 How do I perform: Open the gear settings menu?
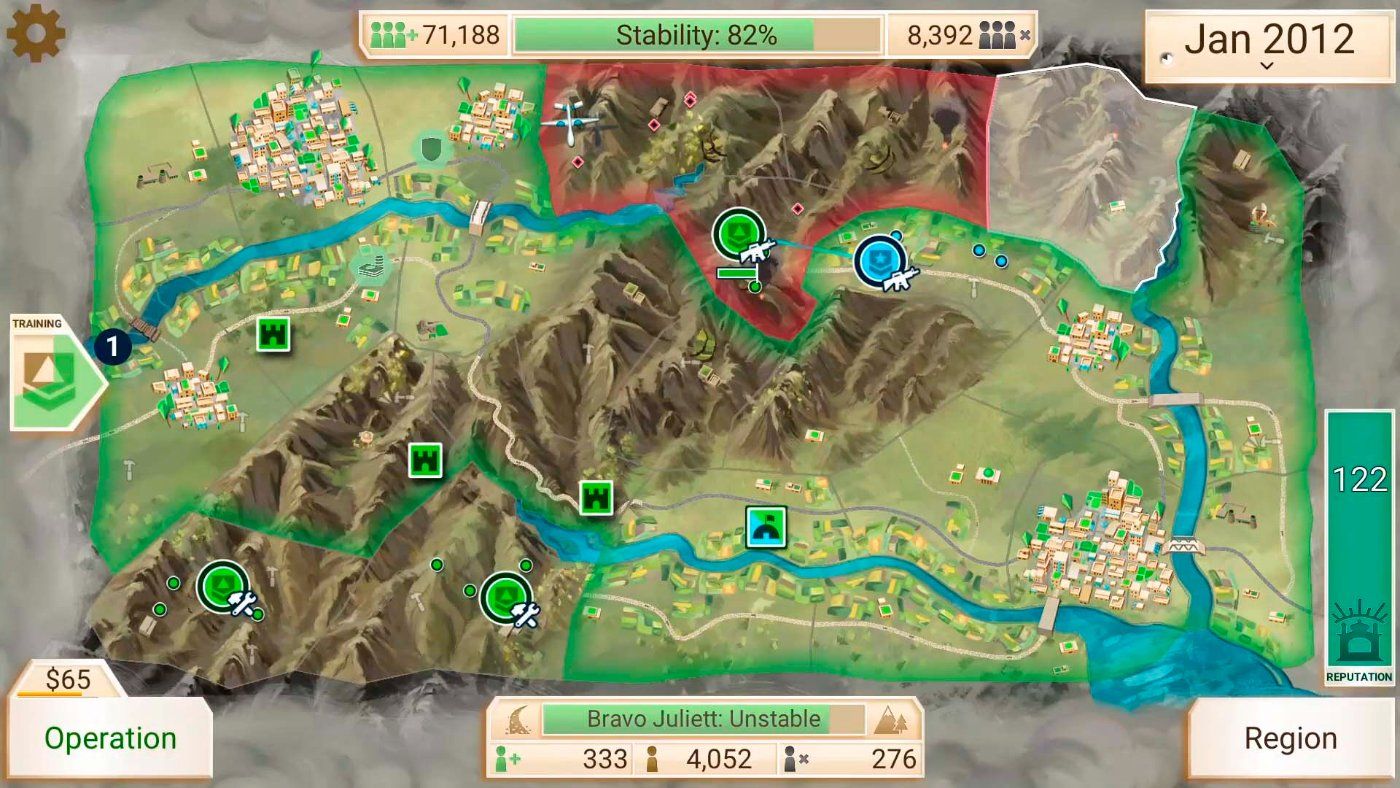(36, 35)
